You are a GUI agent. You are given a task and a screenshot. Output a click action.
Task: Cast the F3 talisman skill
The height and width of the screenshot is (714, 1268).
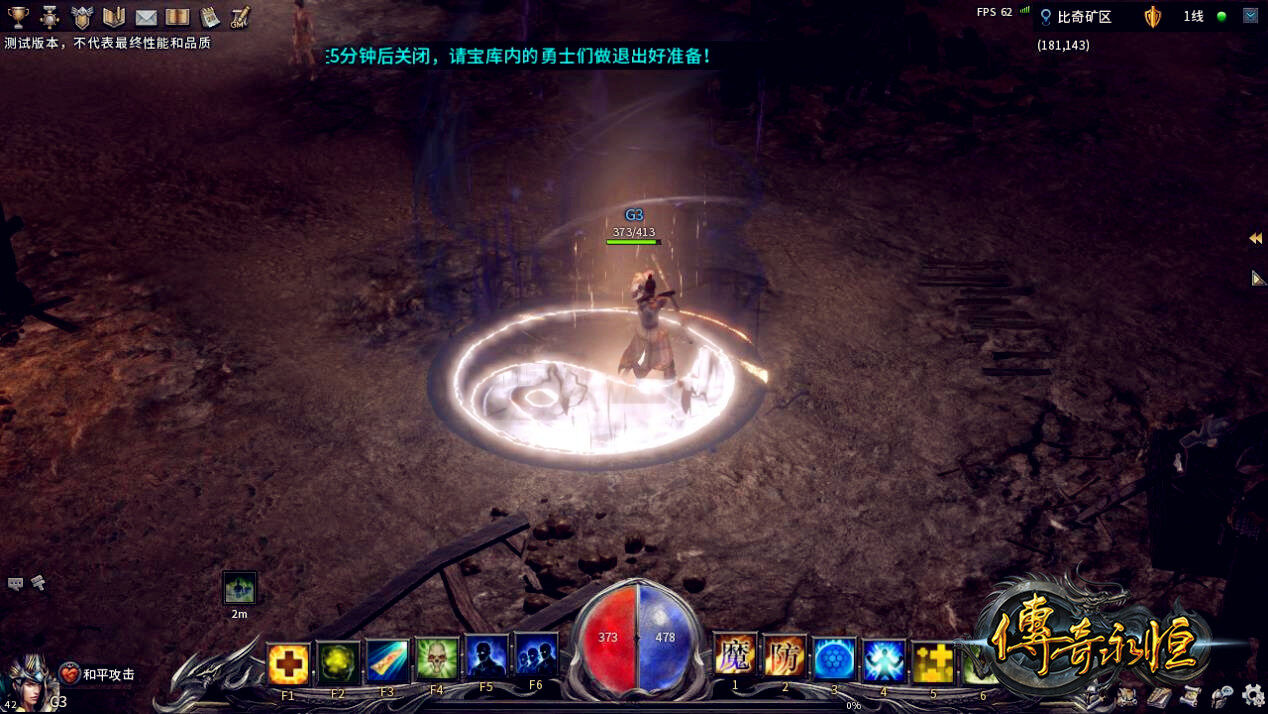387,661
